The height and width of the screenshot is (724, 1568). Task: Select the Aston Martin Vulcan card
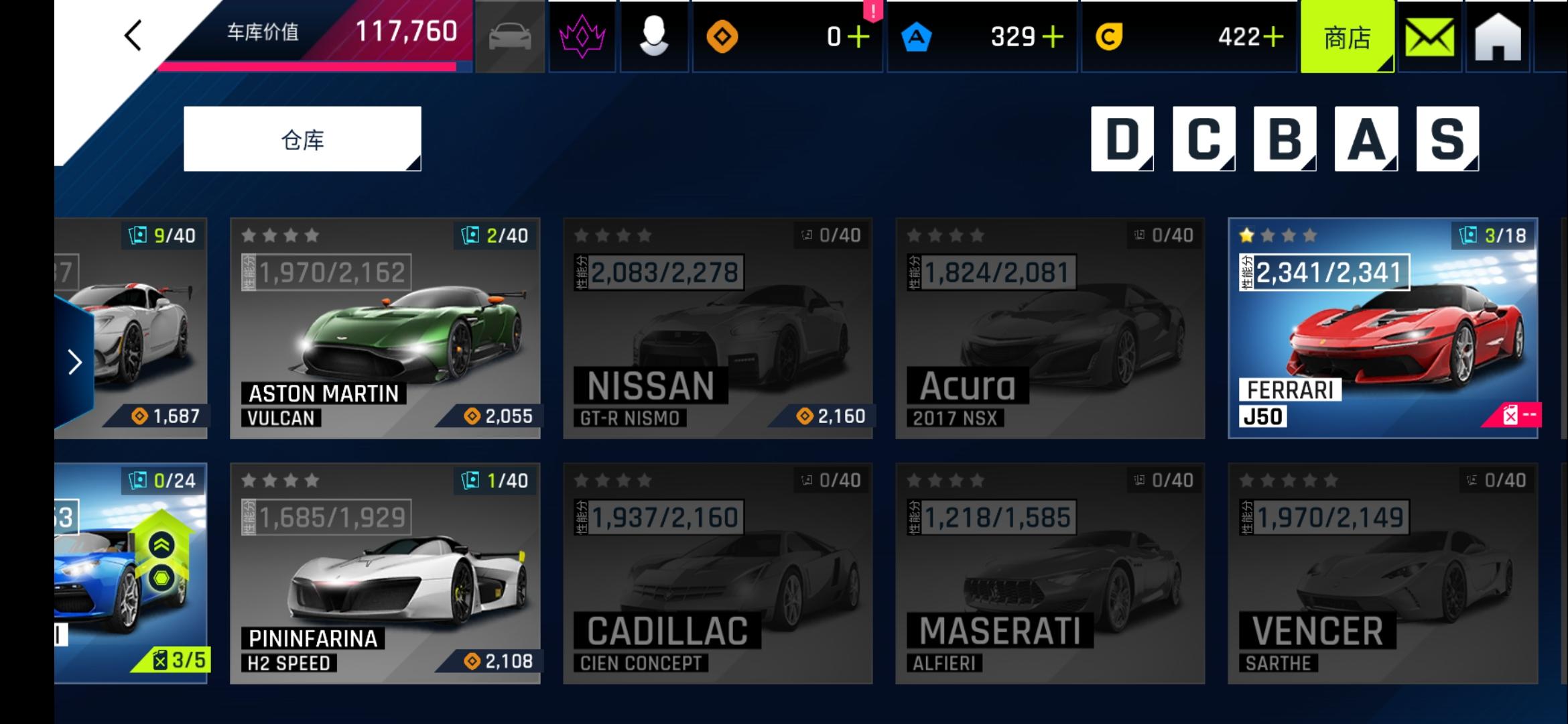384,328
